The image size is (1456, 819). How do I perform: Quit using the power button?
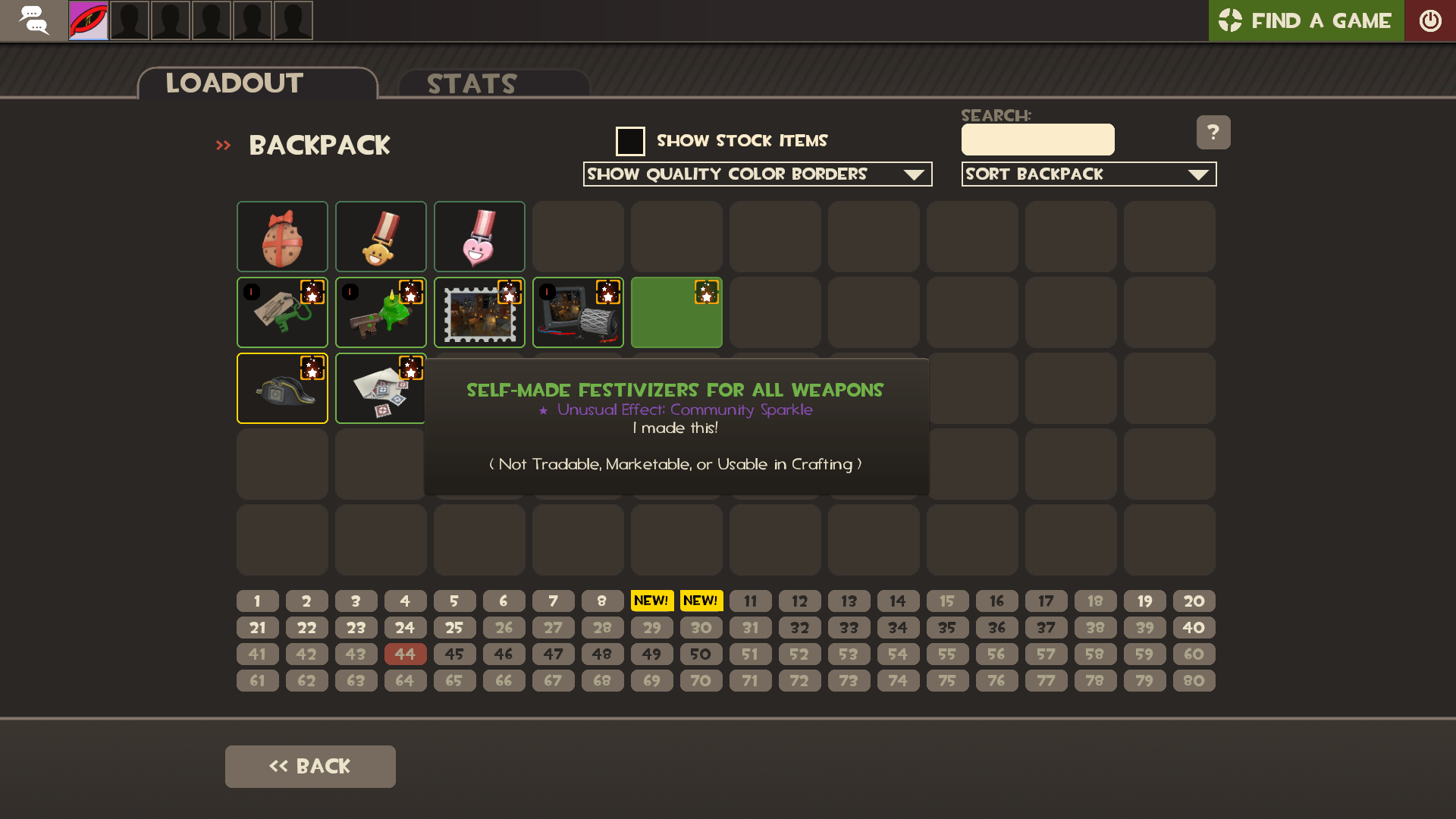pos(1430,20)
